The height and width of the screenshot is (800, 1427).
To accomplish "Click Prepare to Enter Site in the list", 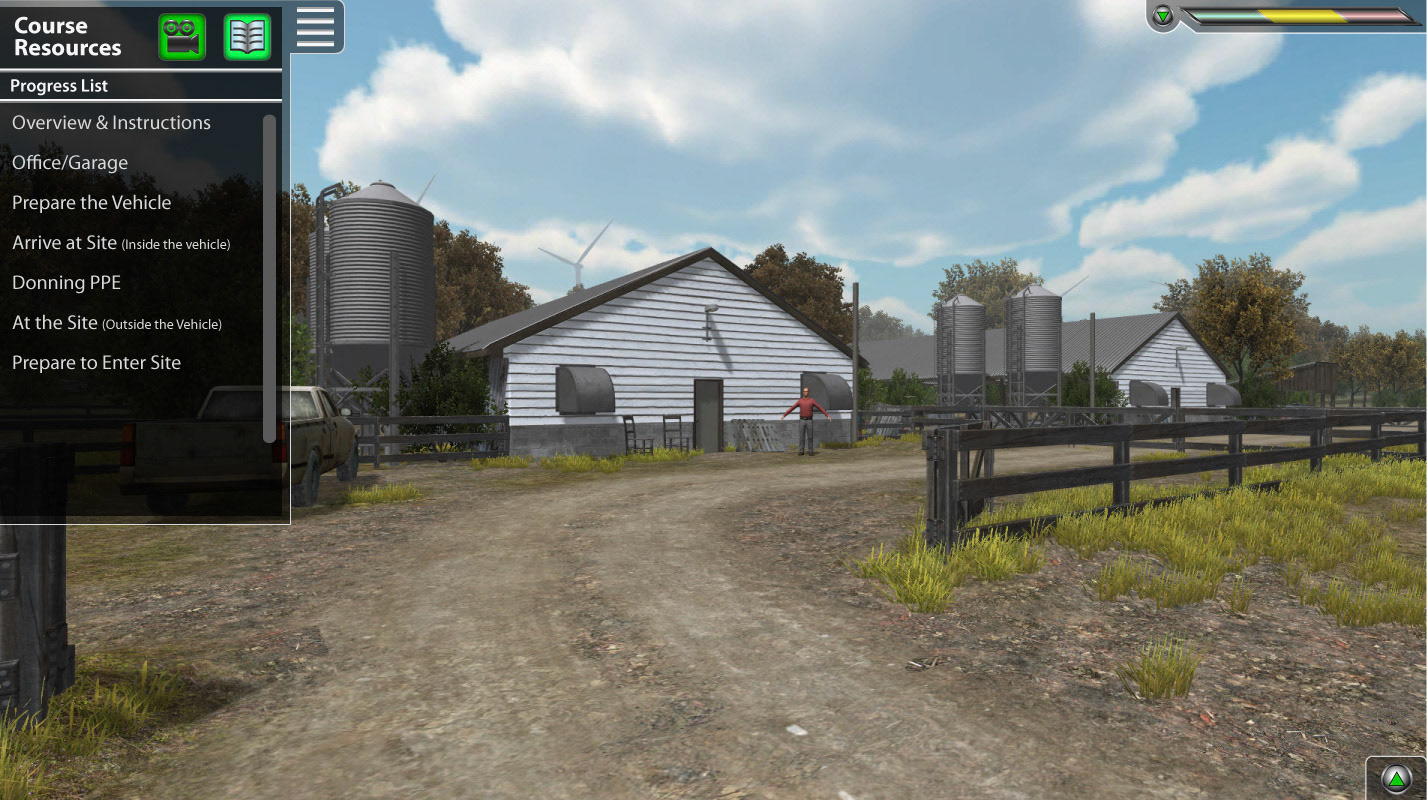I will pyautogui.click(x=96, y=362).
